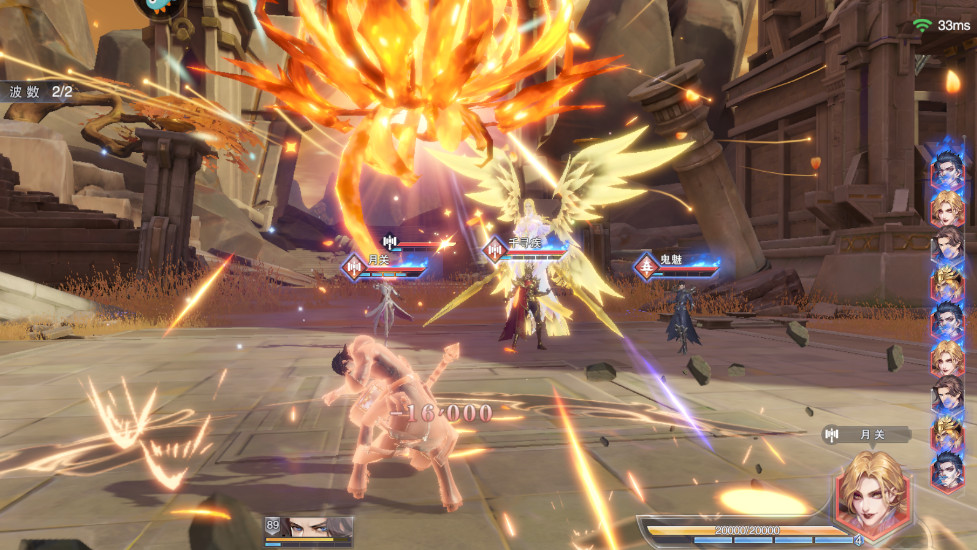Select the 千寻疾 enemy nameplate
977x550 pixels.
(525, 247)
